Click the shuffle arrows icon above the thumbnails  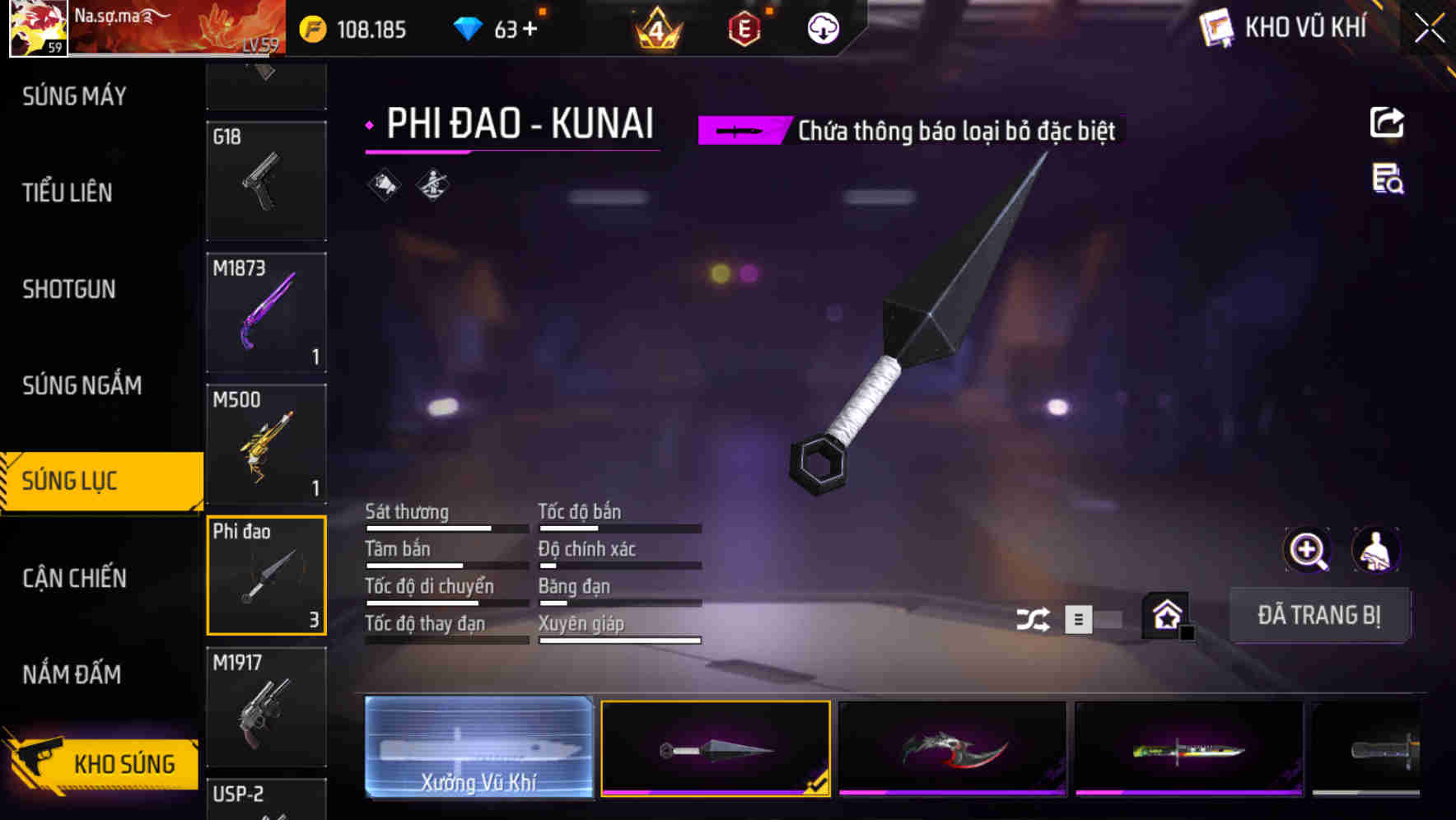pos(1032,617)
